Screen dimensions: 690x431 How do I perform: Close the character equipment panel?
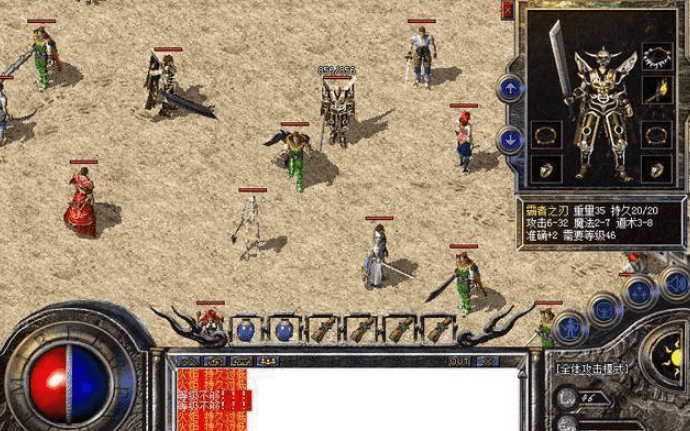tap(510, 12)
